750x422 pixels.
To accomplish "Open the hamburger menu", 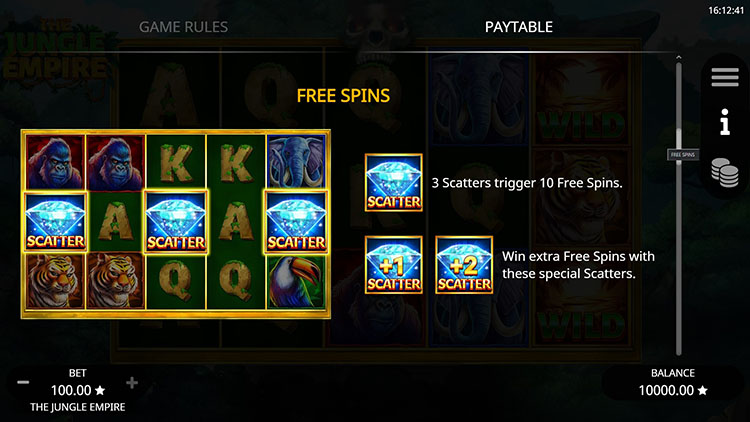I will (724, 78).
